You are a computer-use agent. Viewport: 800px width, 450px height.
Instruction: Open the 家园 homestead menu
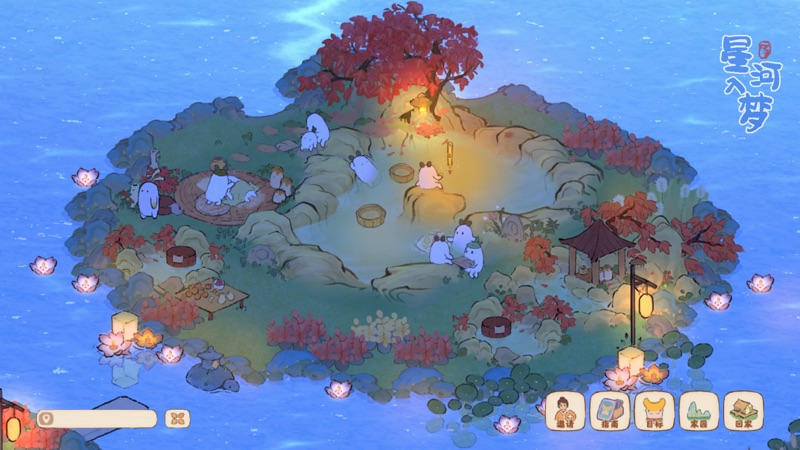coord(698,410)
